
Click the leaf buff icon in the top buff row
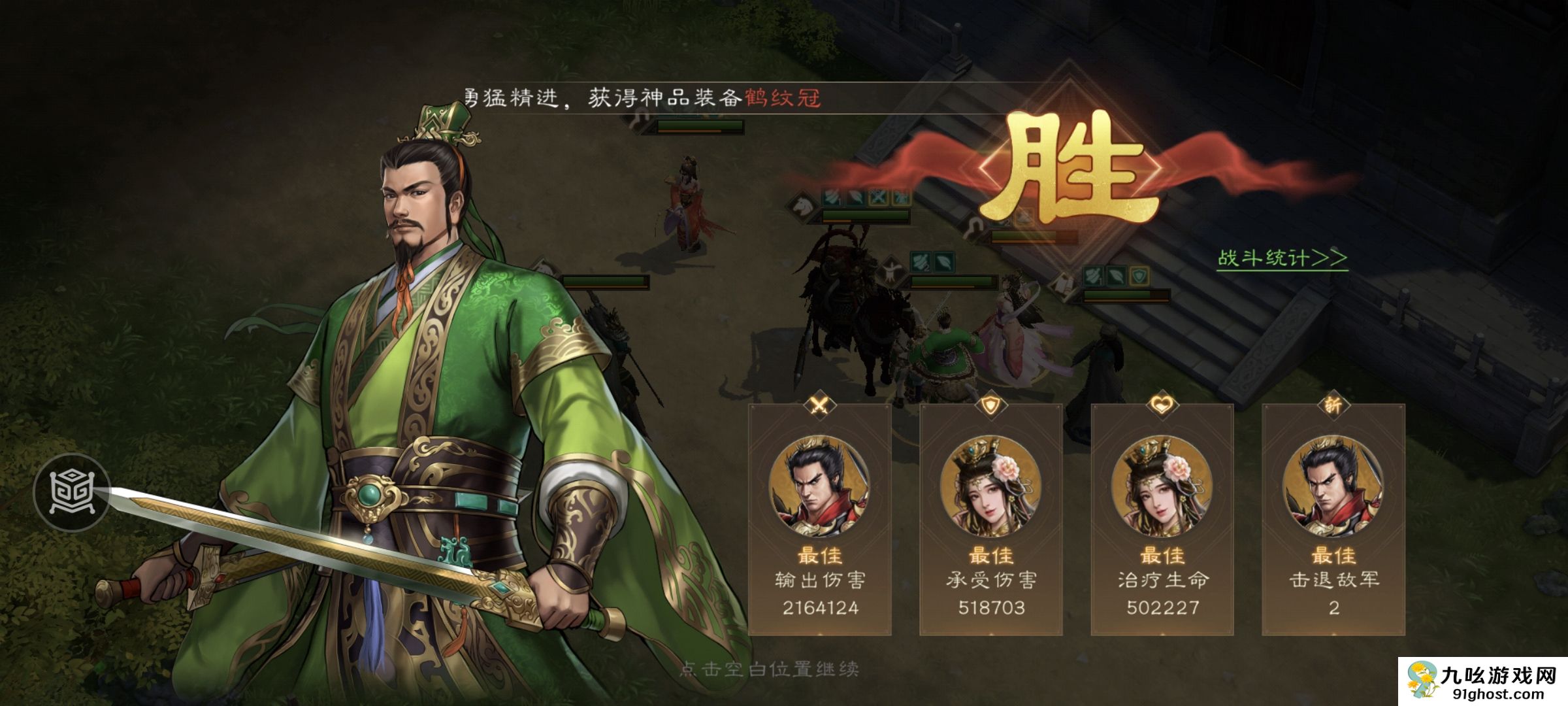856,198
